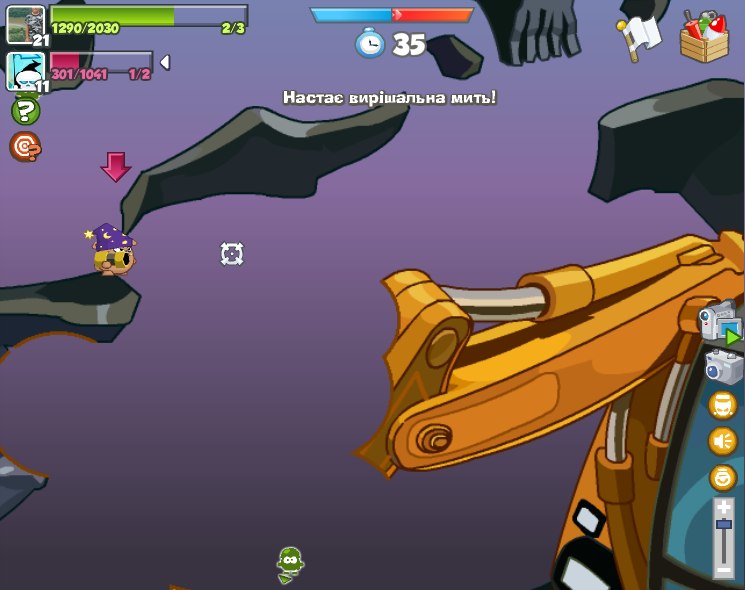Toggle sound with the speaker button
The image size is (745, 590).
click(723, 441)
